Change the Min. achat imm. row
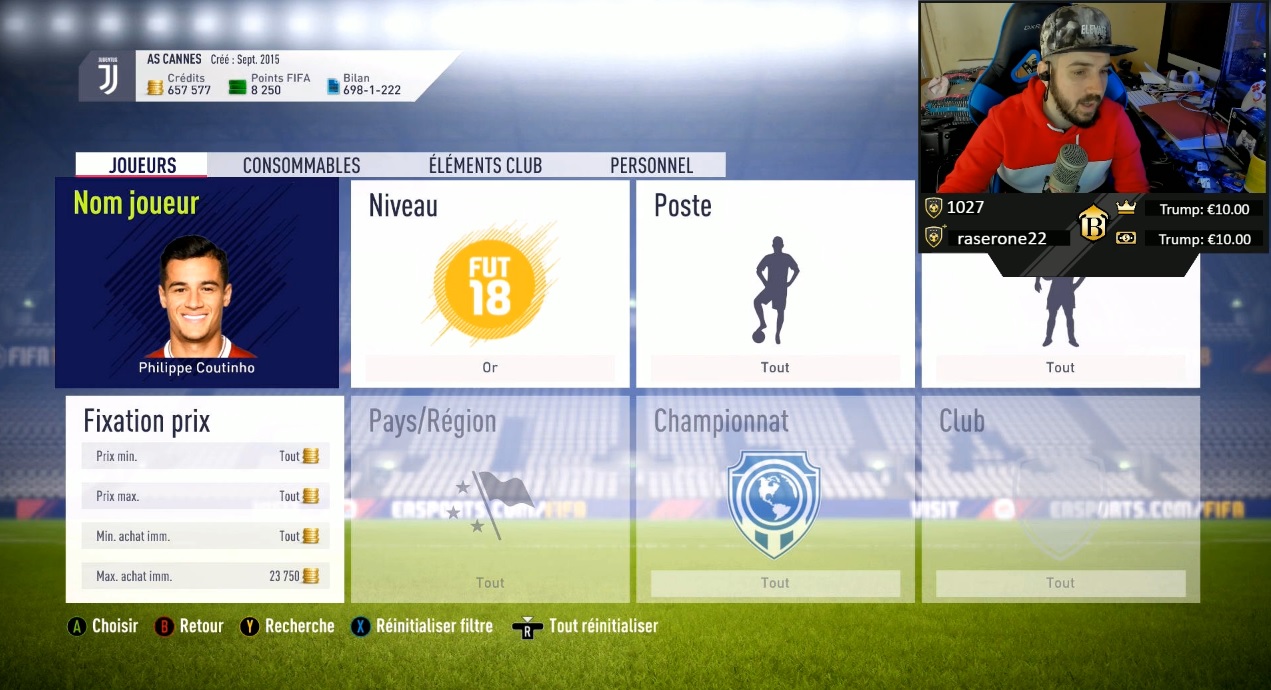 (205, 536)
